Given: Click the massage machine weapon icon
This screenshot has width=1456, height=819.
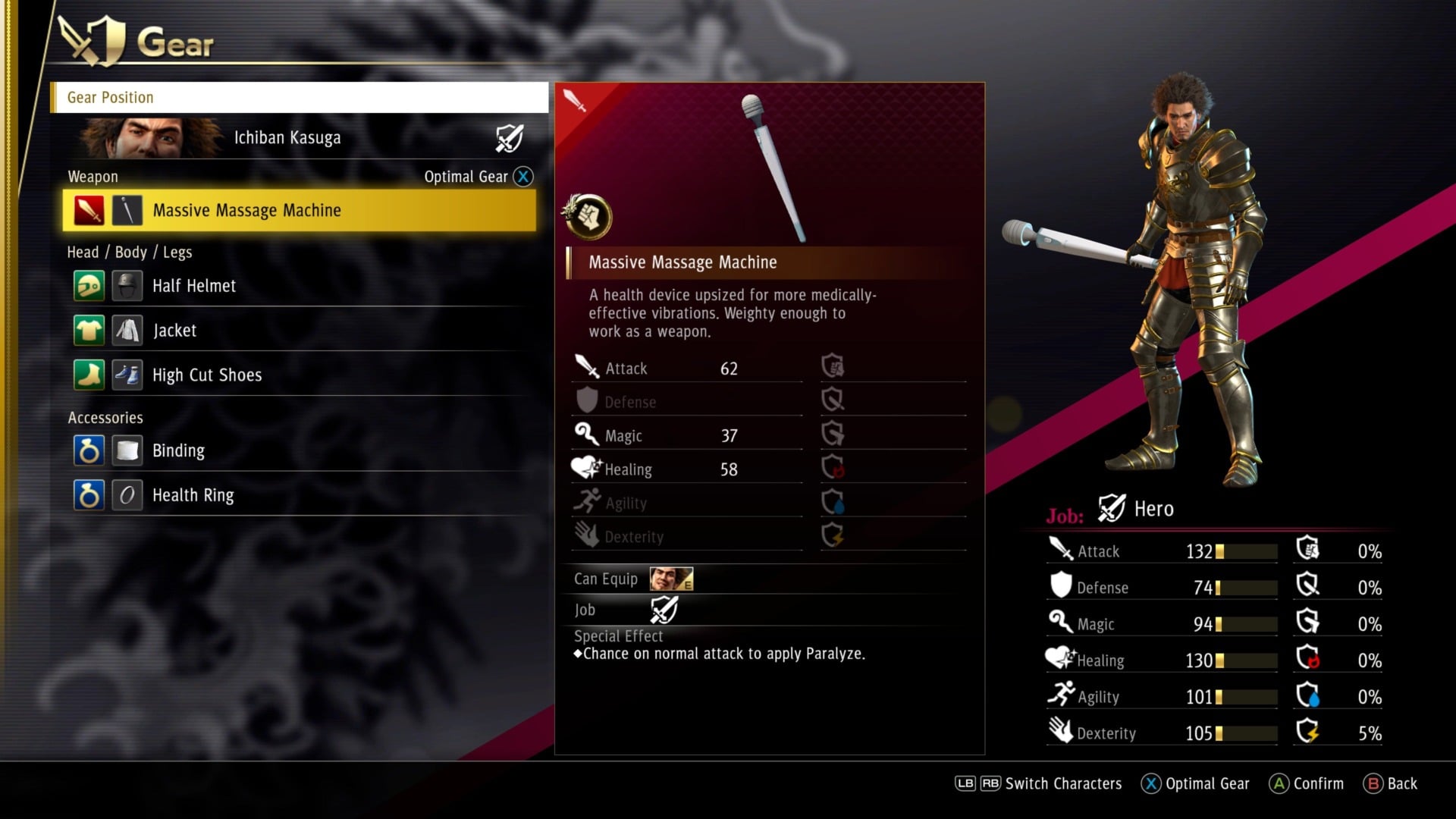Looking at the screenshot, I should [x=127, y=210].
